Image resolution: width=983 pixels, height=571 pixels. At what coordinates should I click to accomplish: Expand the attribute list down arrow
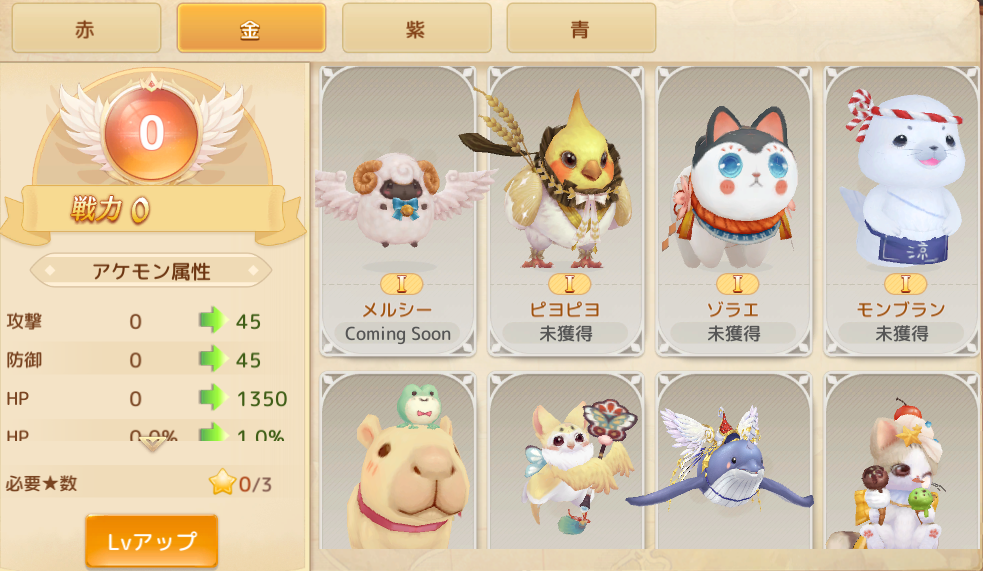(151, 445)
